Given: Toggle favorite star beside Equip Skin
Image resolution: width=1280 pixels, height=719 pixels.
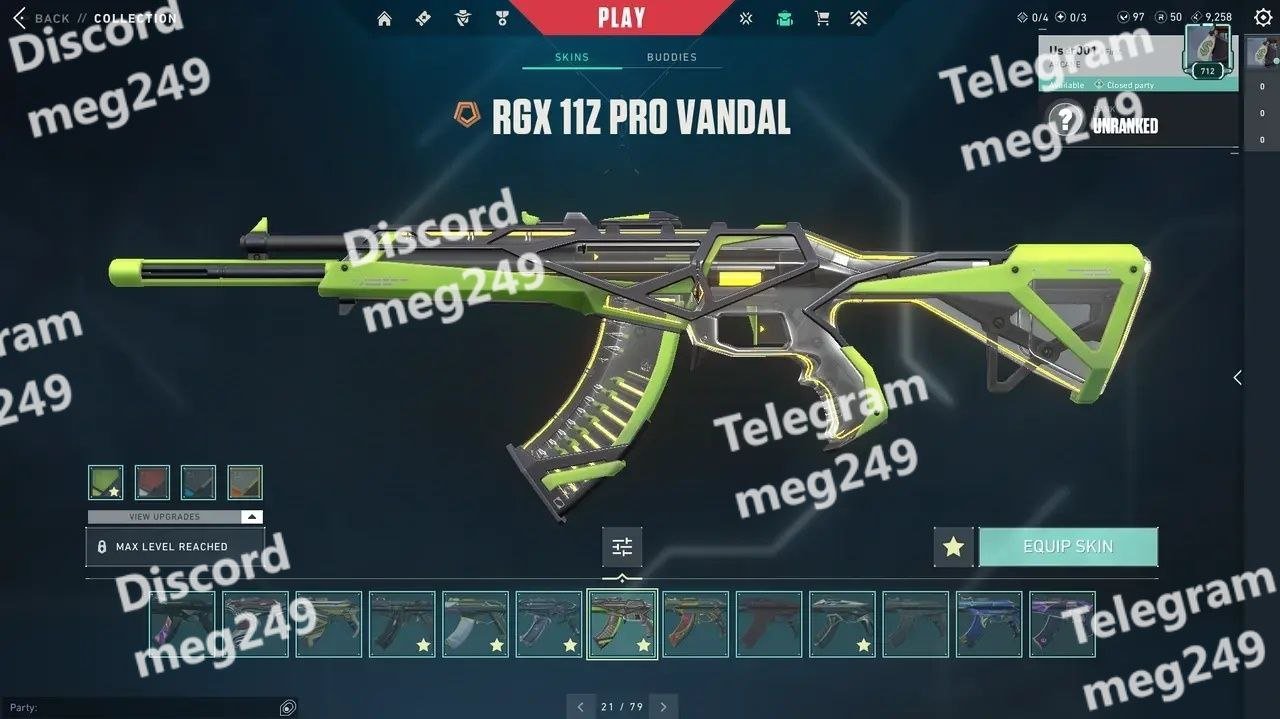Looking at the screenshot, I should point(953,547).
